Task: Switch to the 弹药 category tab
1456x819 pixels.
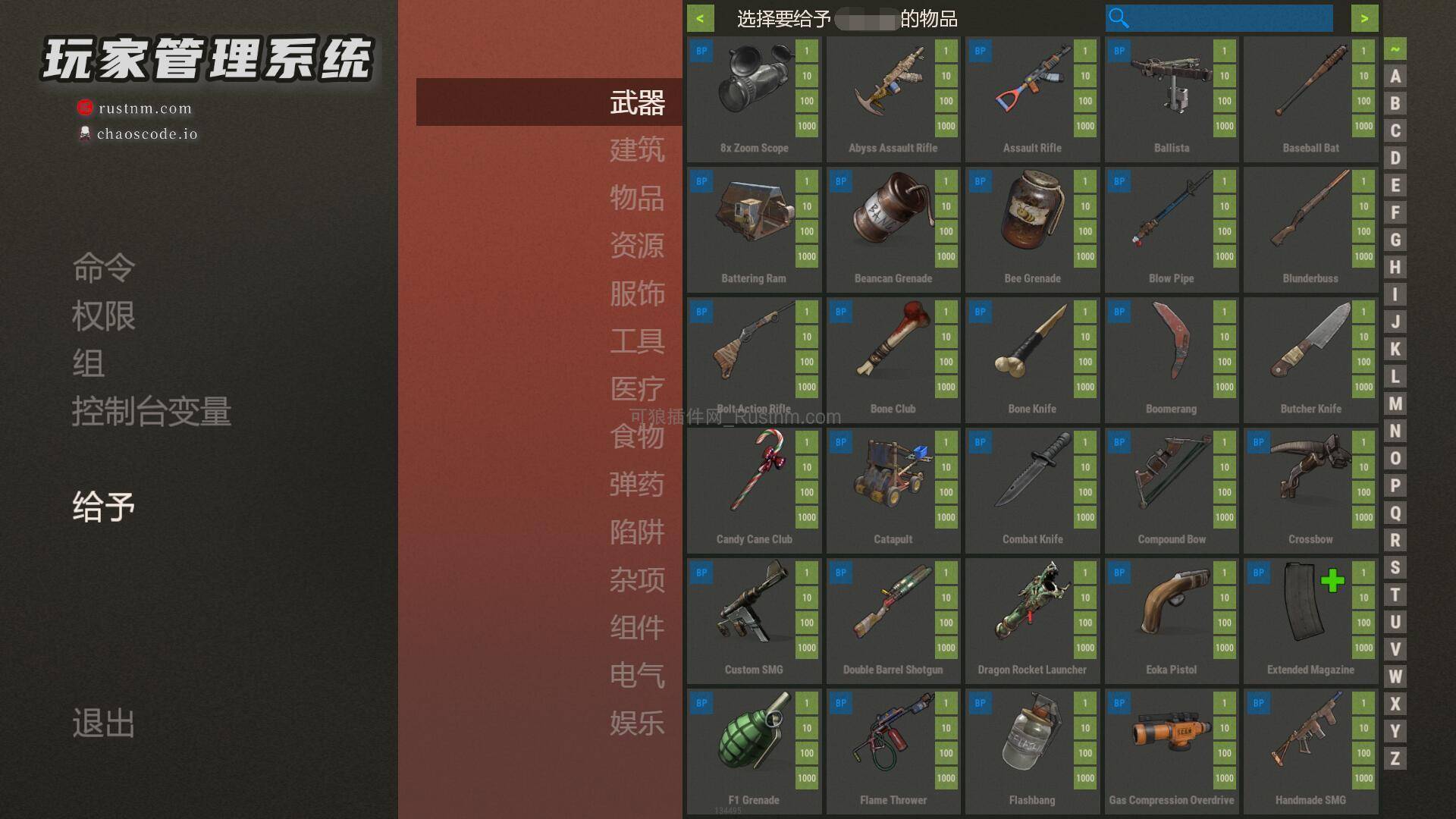Action: click(x=637, y=485)
